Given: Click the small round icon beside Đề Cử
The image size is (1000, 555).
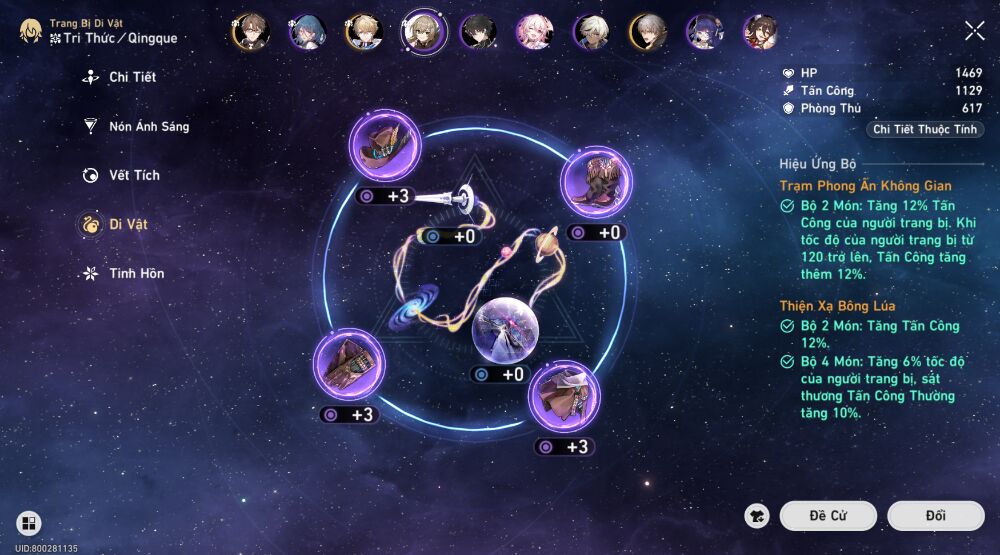Looking at the screenshot, I should point(758,516).
